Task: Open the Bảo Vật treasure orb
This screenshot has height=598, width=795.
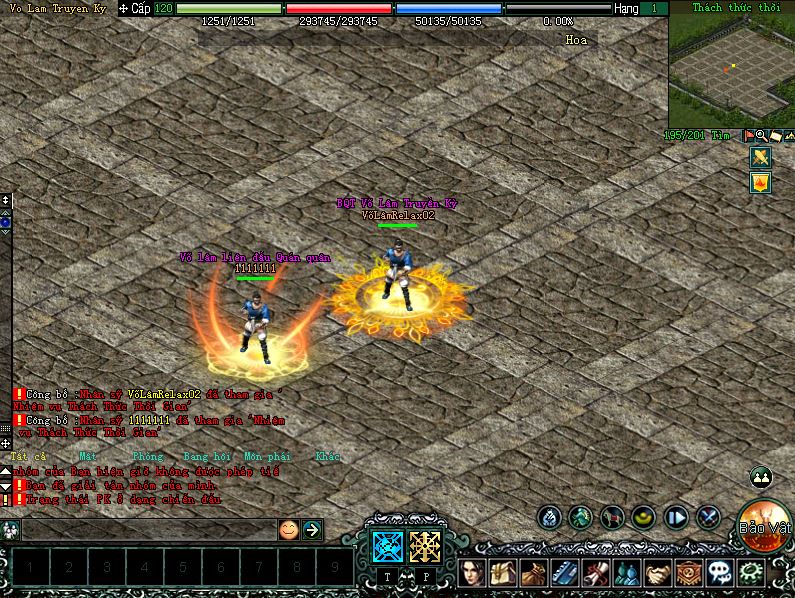Action: 765,526
